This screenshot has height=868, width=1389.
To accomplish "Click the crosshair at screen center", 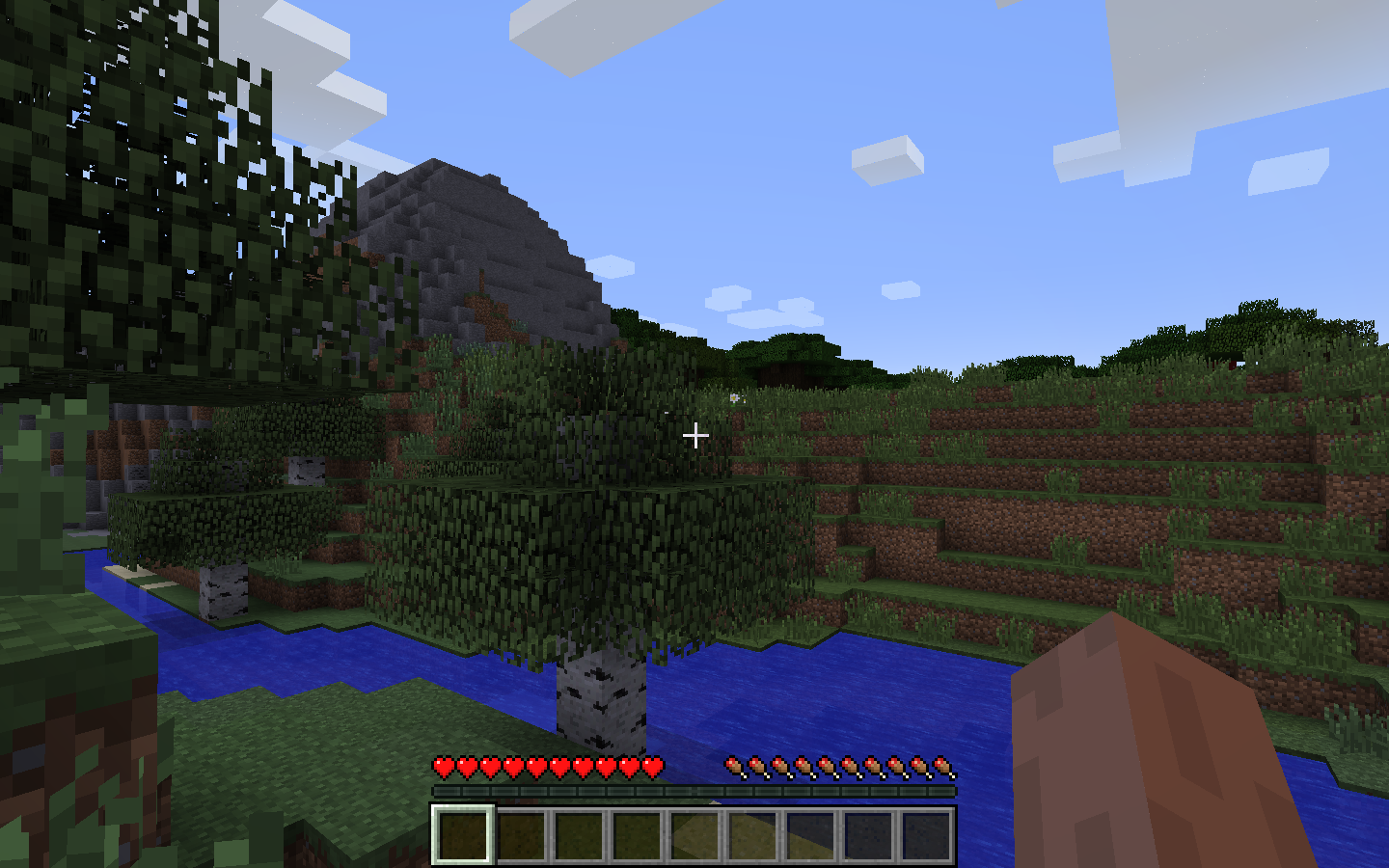I will pos(694,435).
